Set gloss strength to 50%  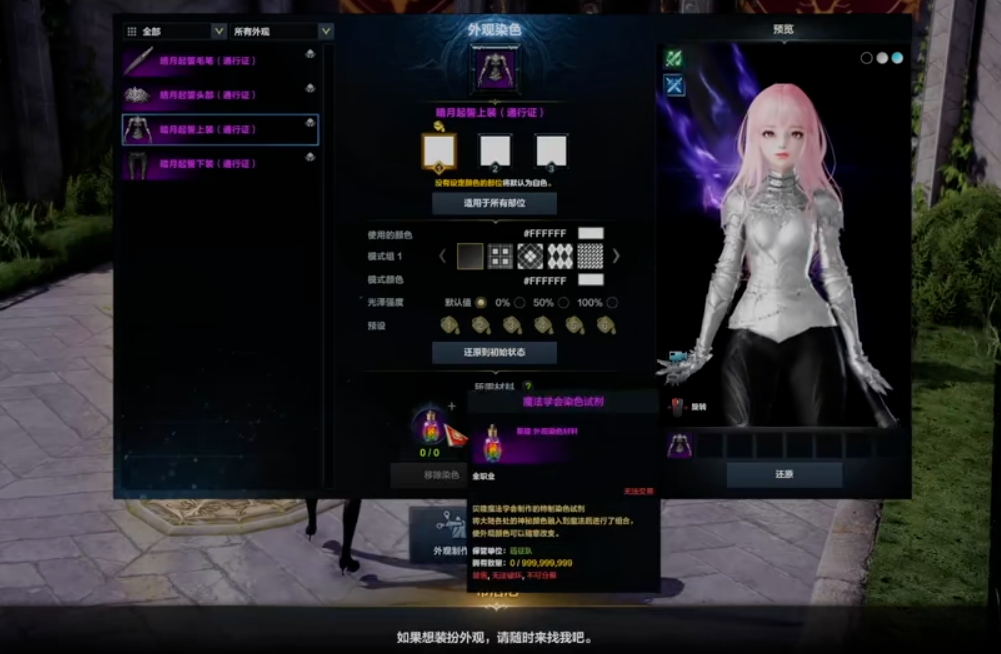563,303
